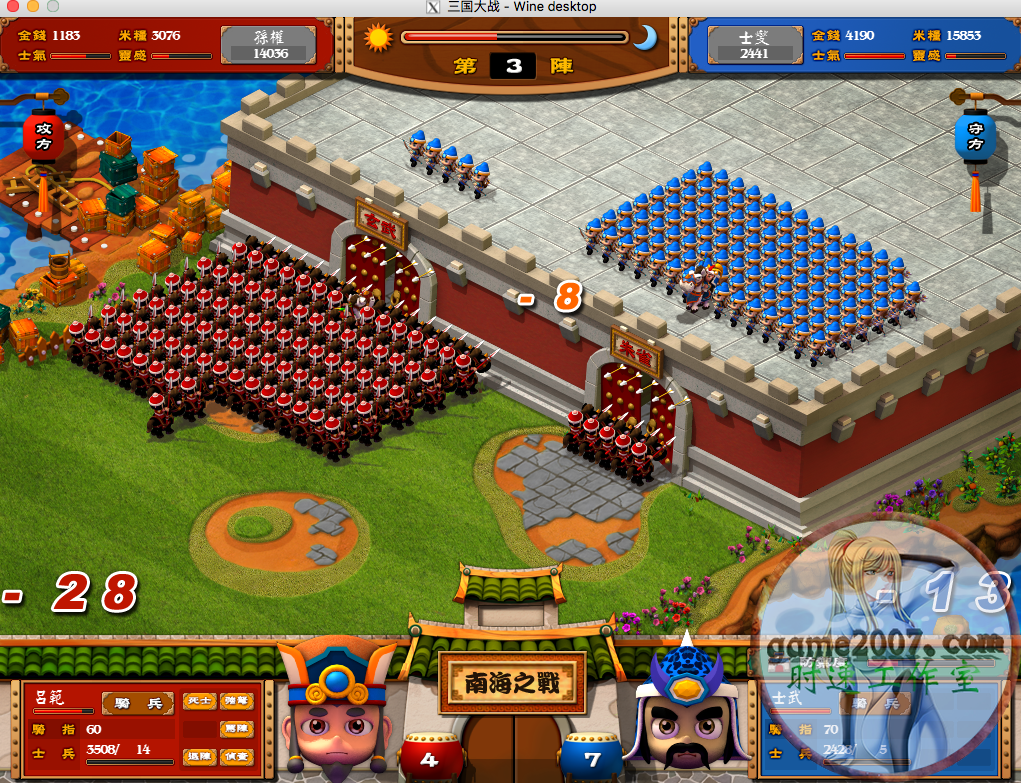
Task: Minimize the window with the yellow button
Action: tap(31, 7)
